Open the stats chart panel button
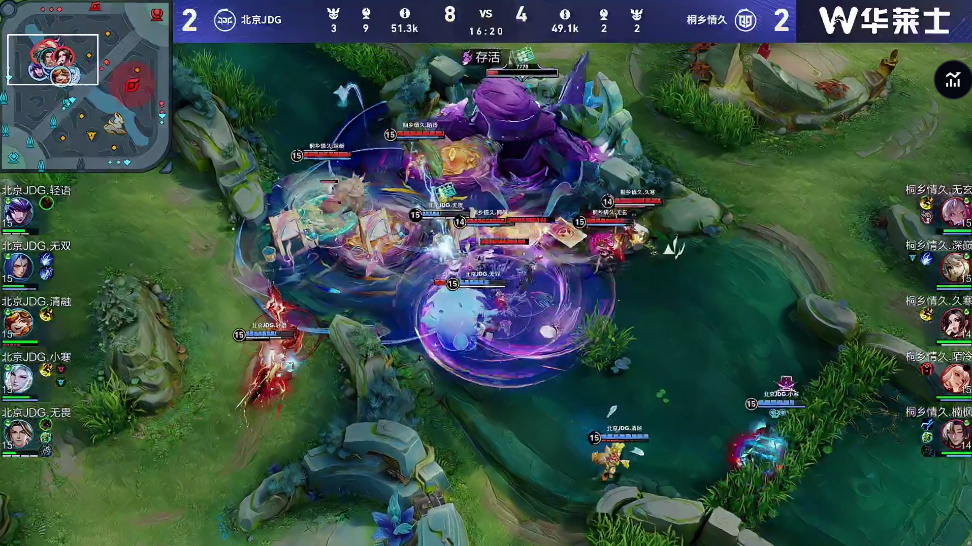The height and width of the screenshot is (546, 972). point(950,82)
